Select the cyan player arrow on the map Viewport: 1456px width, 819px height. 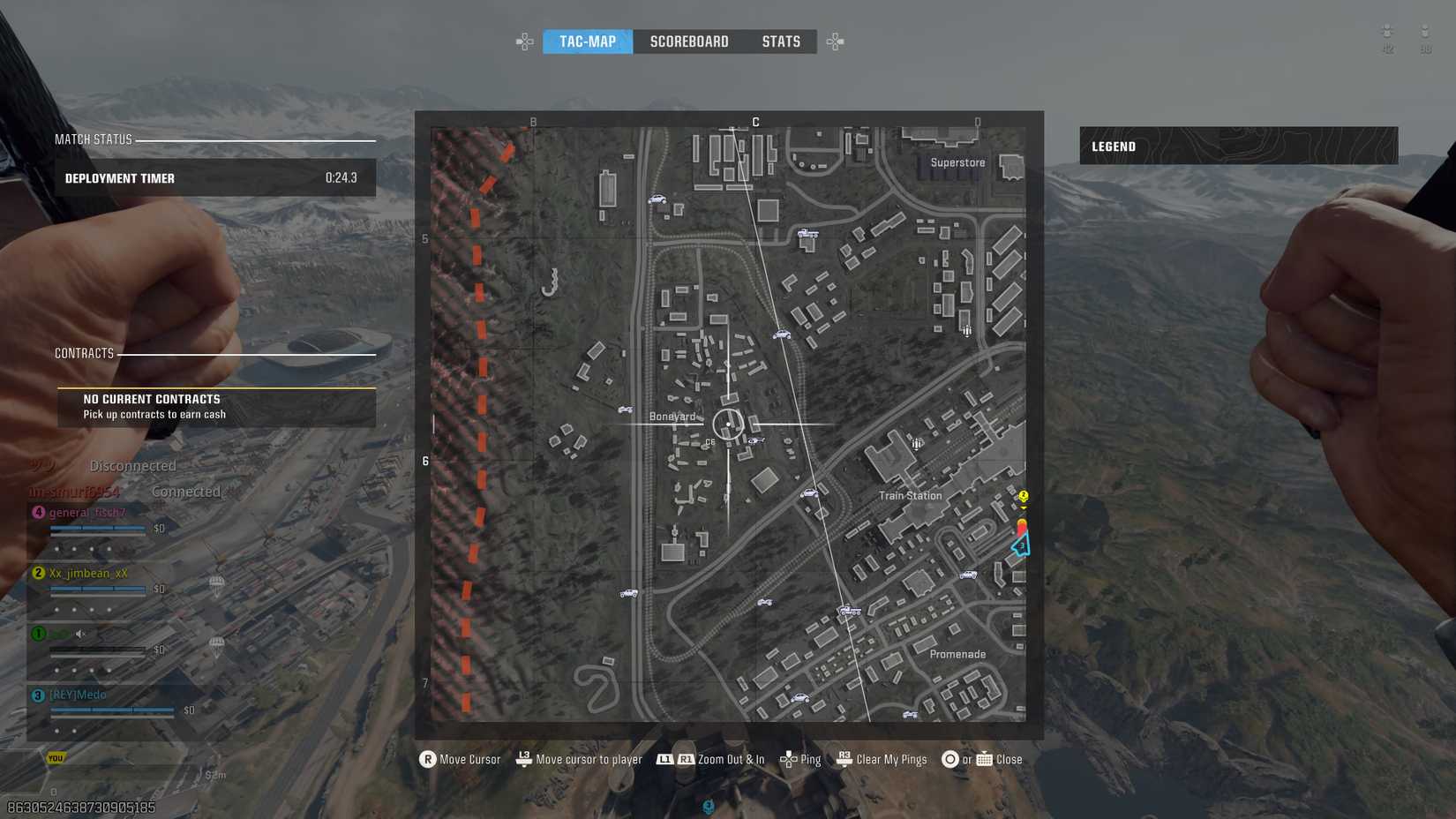(1020, 547)
